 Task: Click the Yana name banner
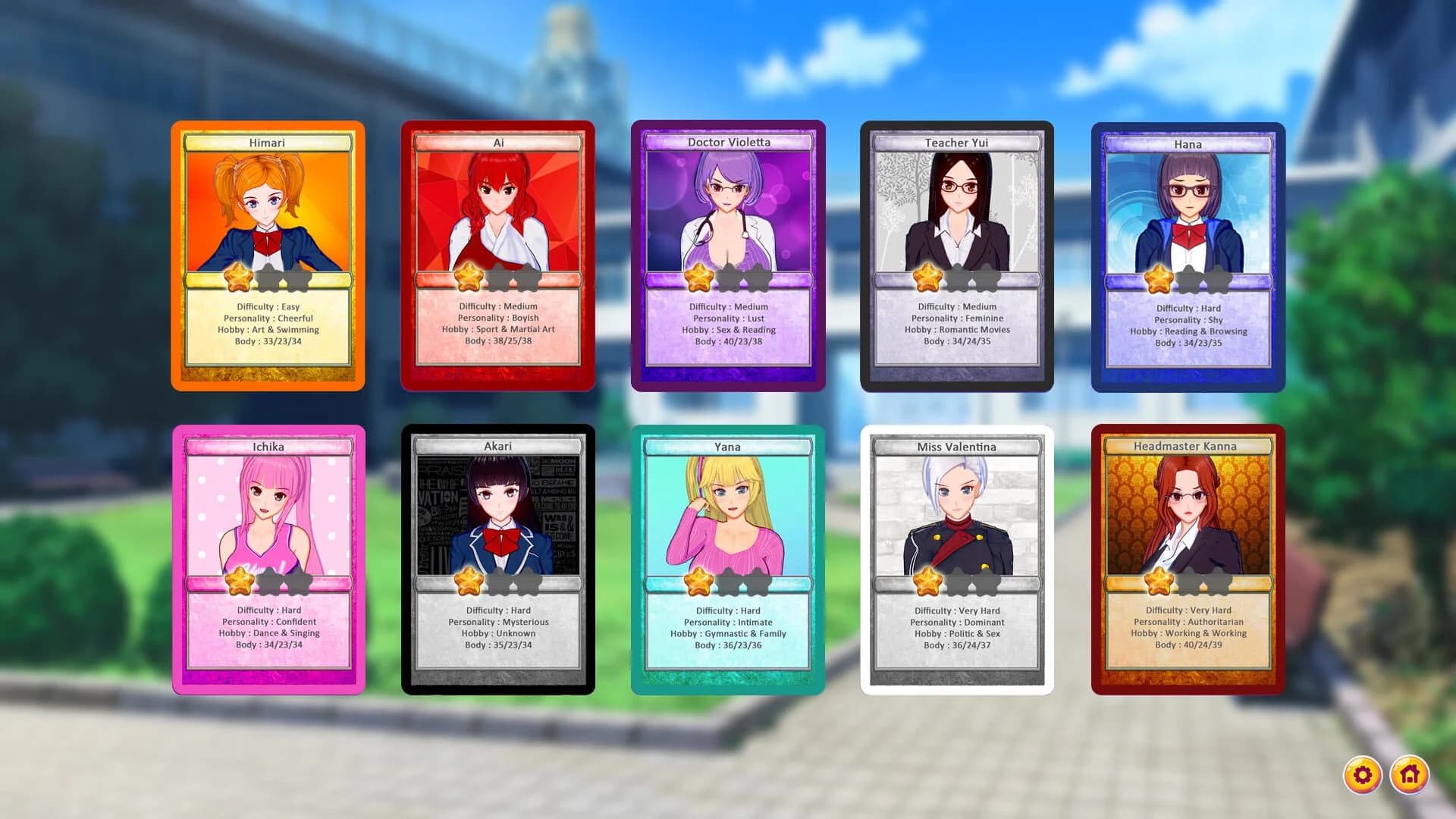[x=727, y=447]
